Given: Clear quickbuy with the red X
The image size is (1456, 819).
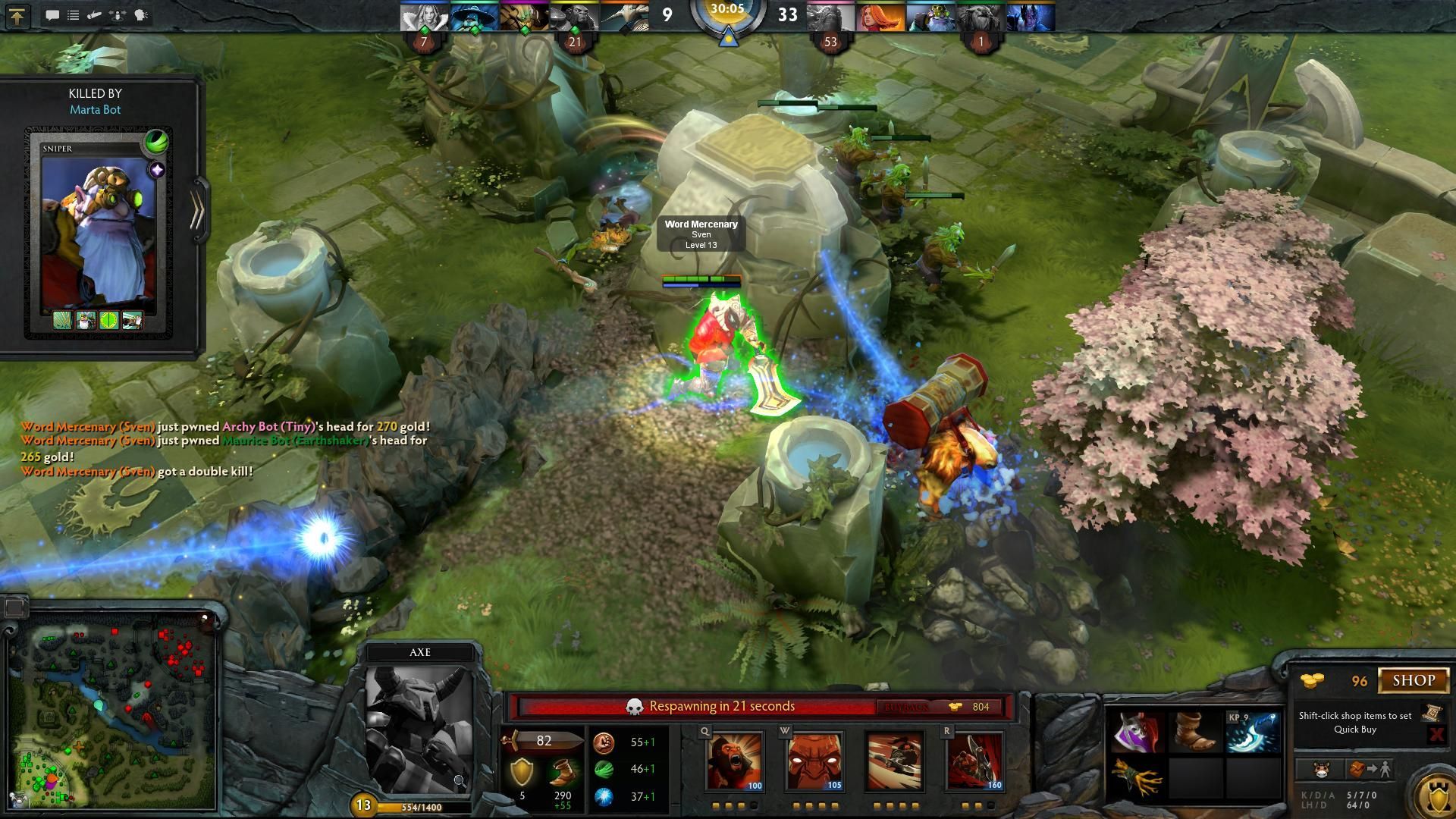Looking at the screenshot, I should [x=1439, y=734].
